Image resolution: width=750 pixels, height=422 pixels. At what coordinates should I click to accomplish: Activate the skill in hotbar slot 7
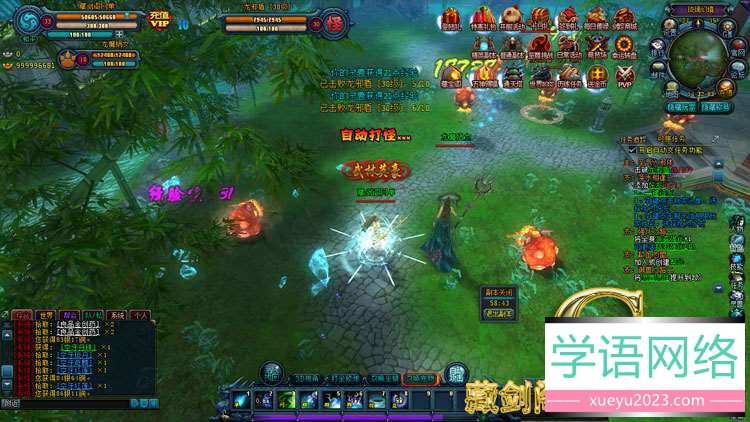(377, 400)
